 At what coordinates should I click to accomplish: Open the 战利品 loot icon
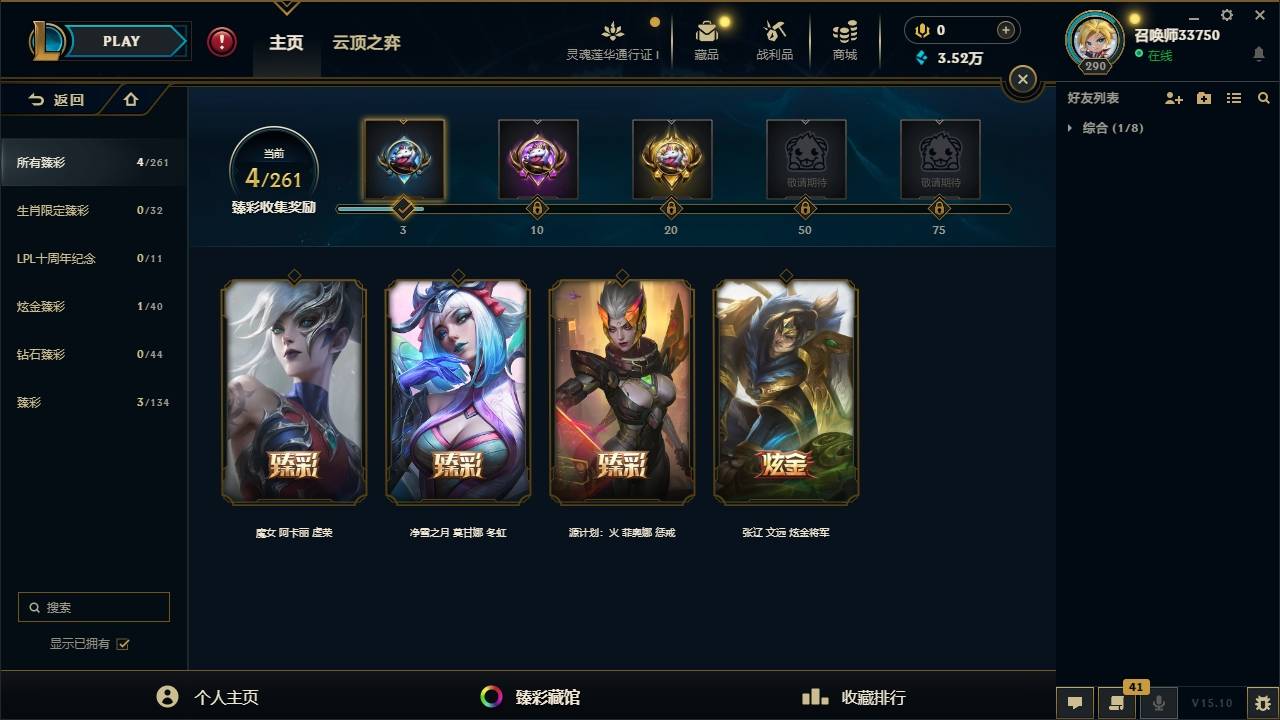click(775, 33)
